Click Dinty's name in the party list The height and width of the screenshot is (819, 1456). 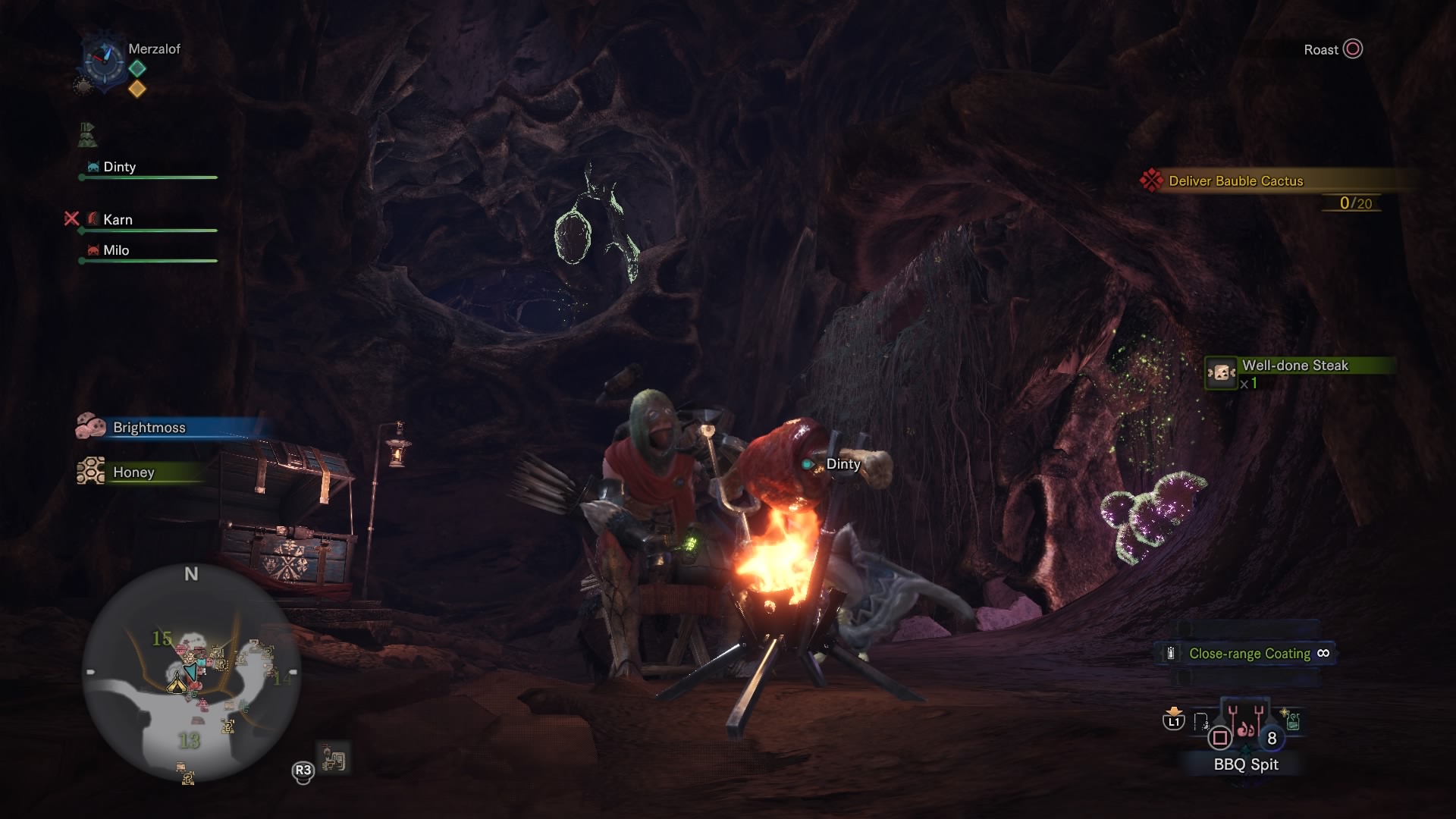click(x=119, y=167)
